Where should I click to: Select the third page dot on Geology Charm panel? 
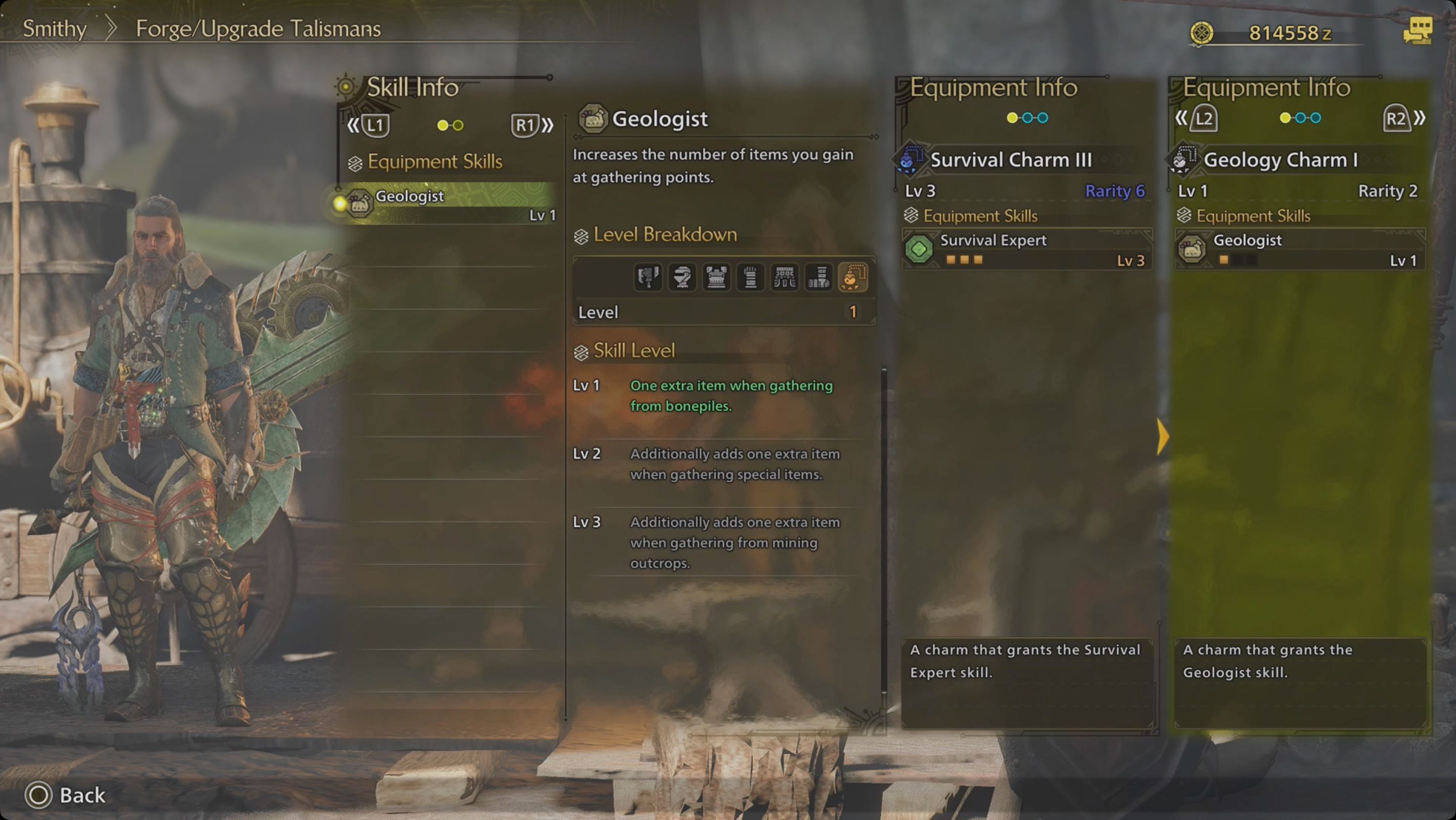pyautogui.click(x=1315, y=118)
